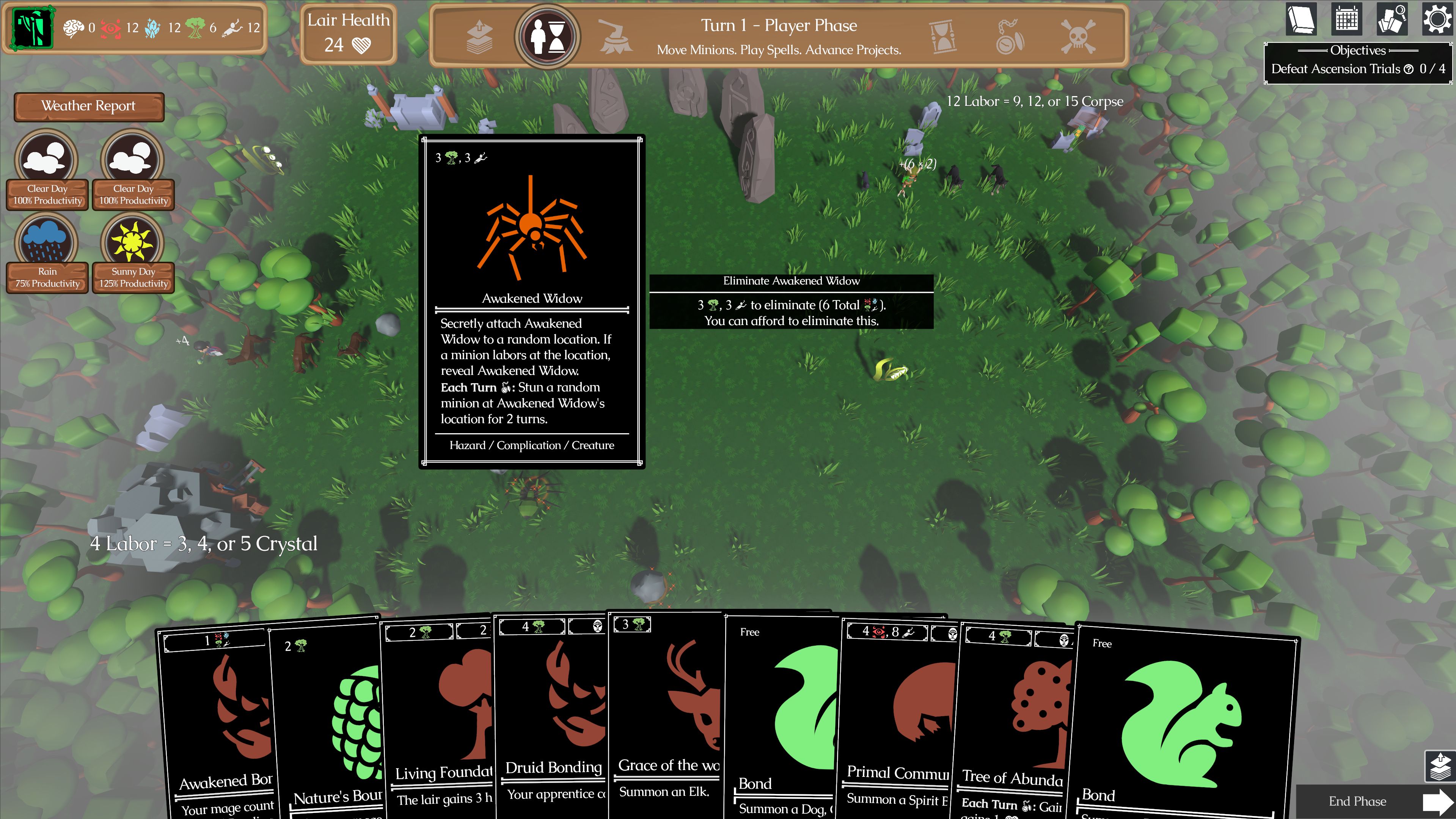Click the card stack icon above End Phase
Screen dimensions: 1456x819
[1439, 767]
